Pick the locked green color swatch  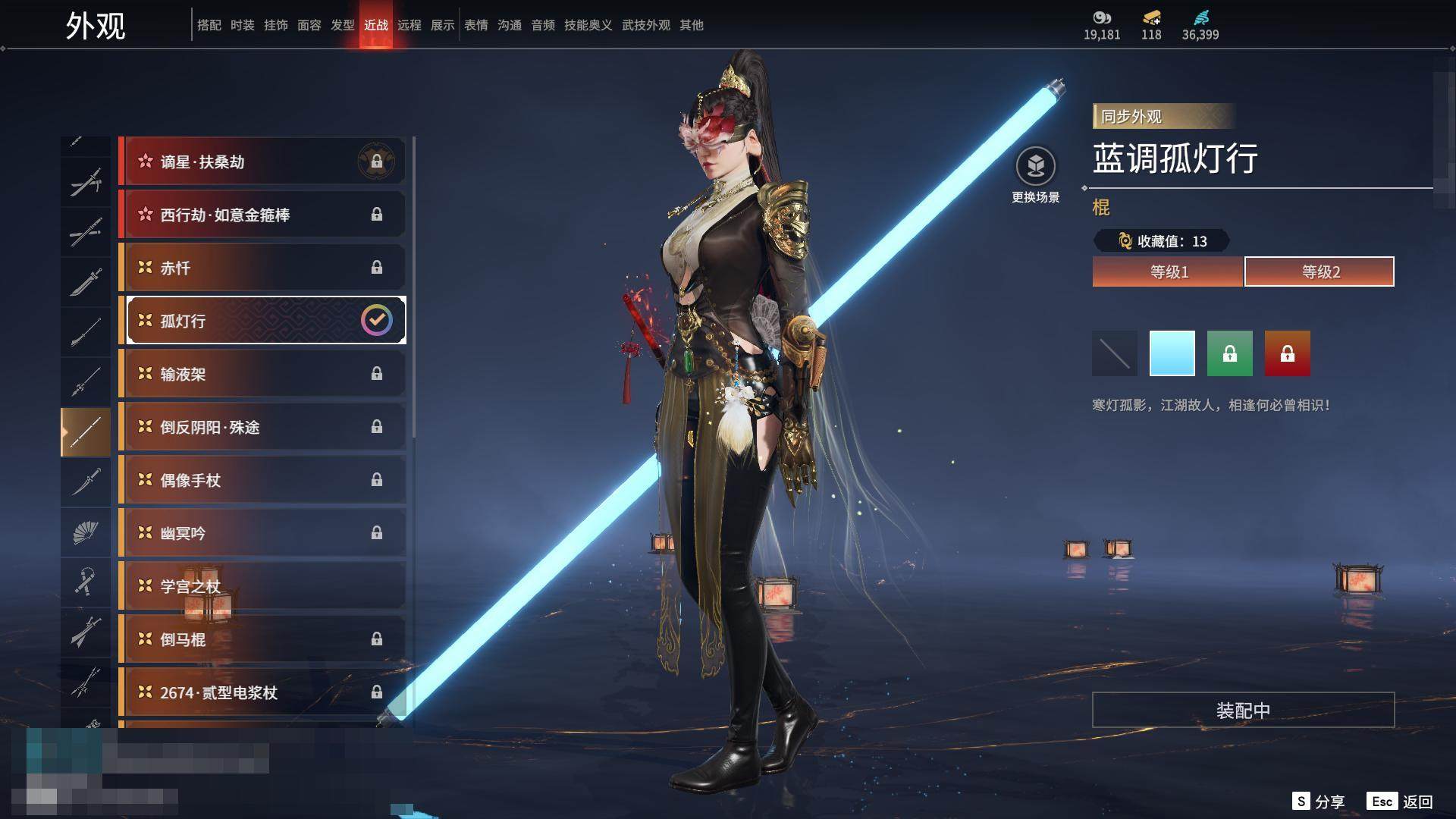(x=1230, y=353)
